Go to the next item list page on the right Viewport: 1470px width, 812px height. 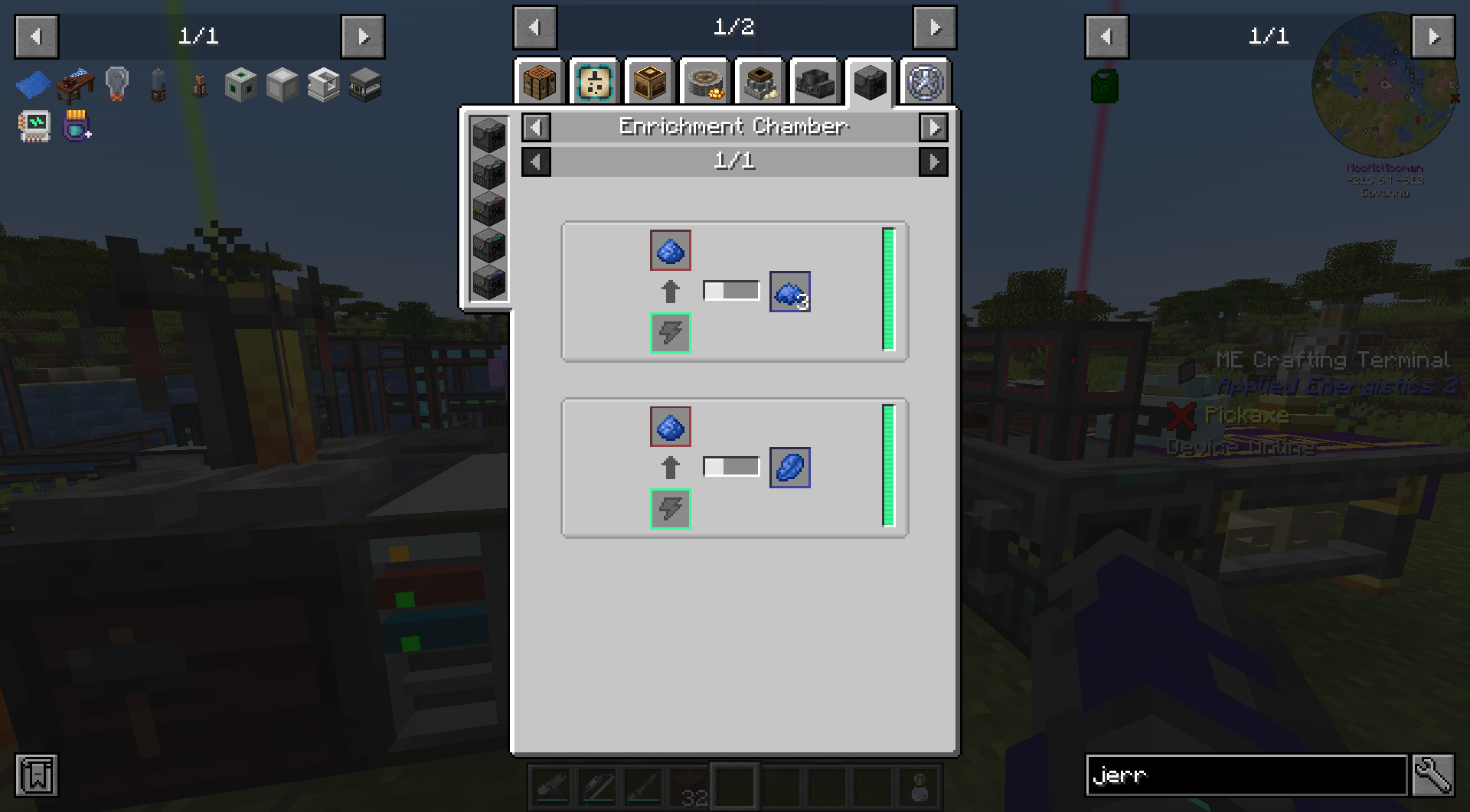[x=1435, y=36]
